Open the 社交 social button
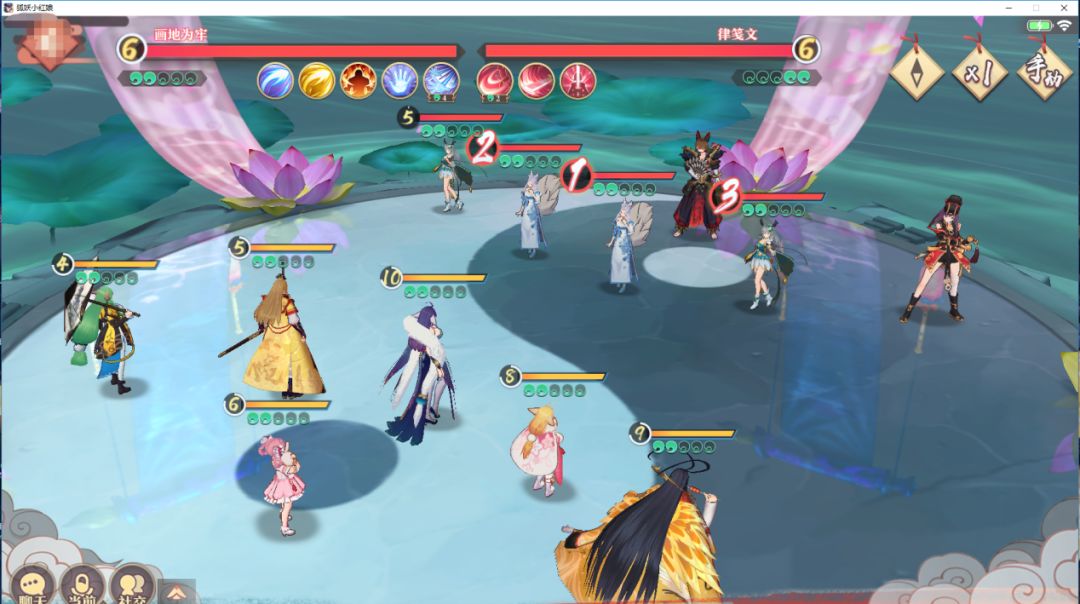The image size is (1080, 604). pos(130,585)
